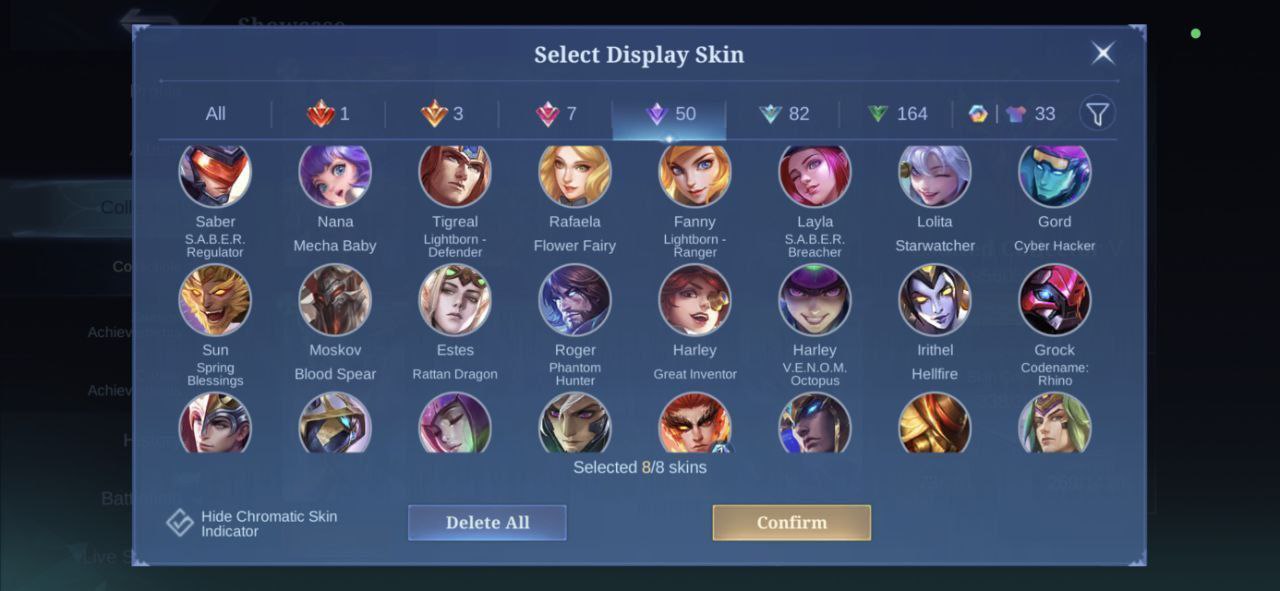The width and height of the screenshot is (1280, 591).
Task: Open the skin filter funnel icon
Action: [1097, 114]
